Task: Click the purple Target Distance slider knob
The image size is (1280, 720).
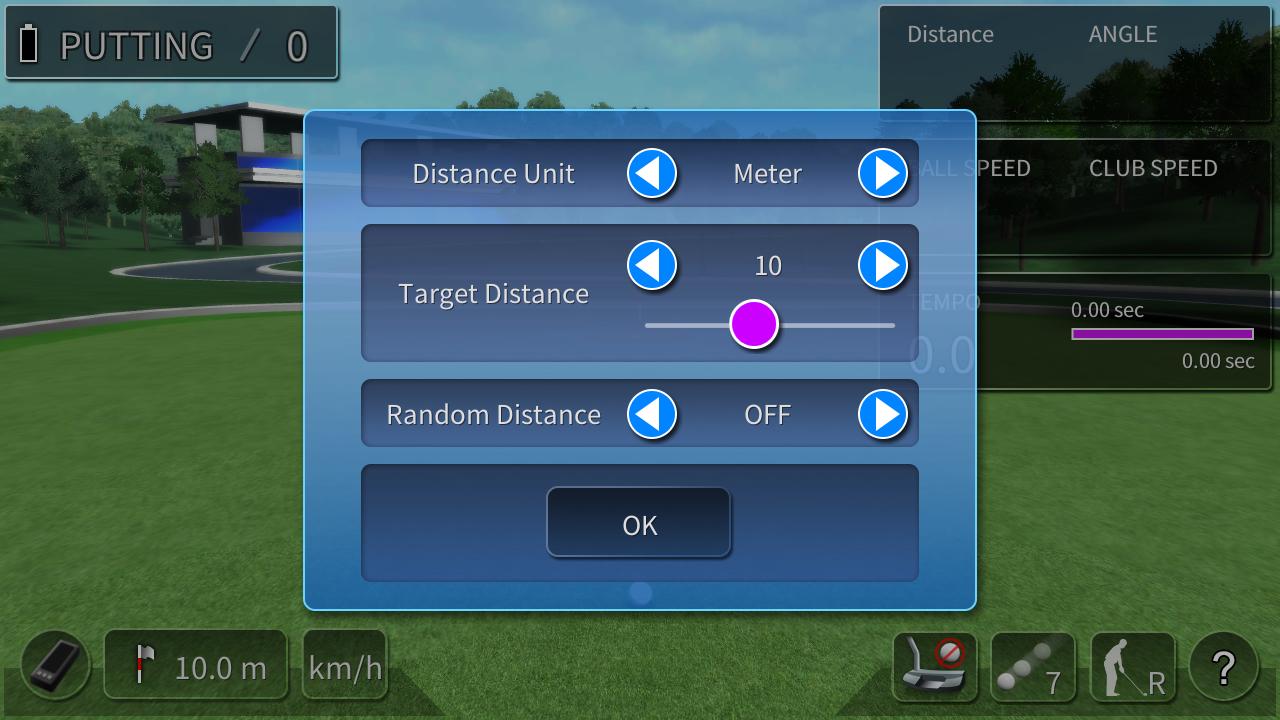Action: (754, 325)
